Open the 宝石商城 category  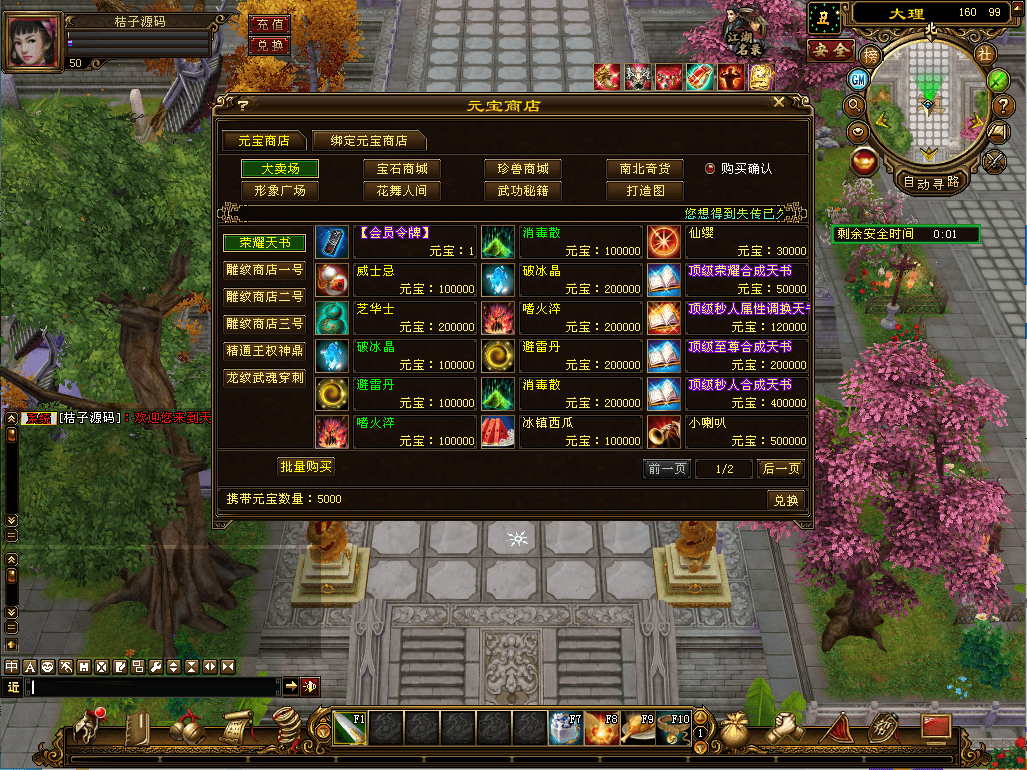click(x=402, y=169)
